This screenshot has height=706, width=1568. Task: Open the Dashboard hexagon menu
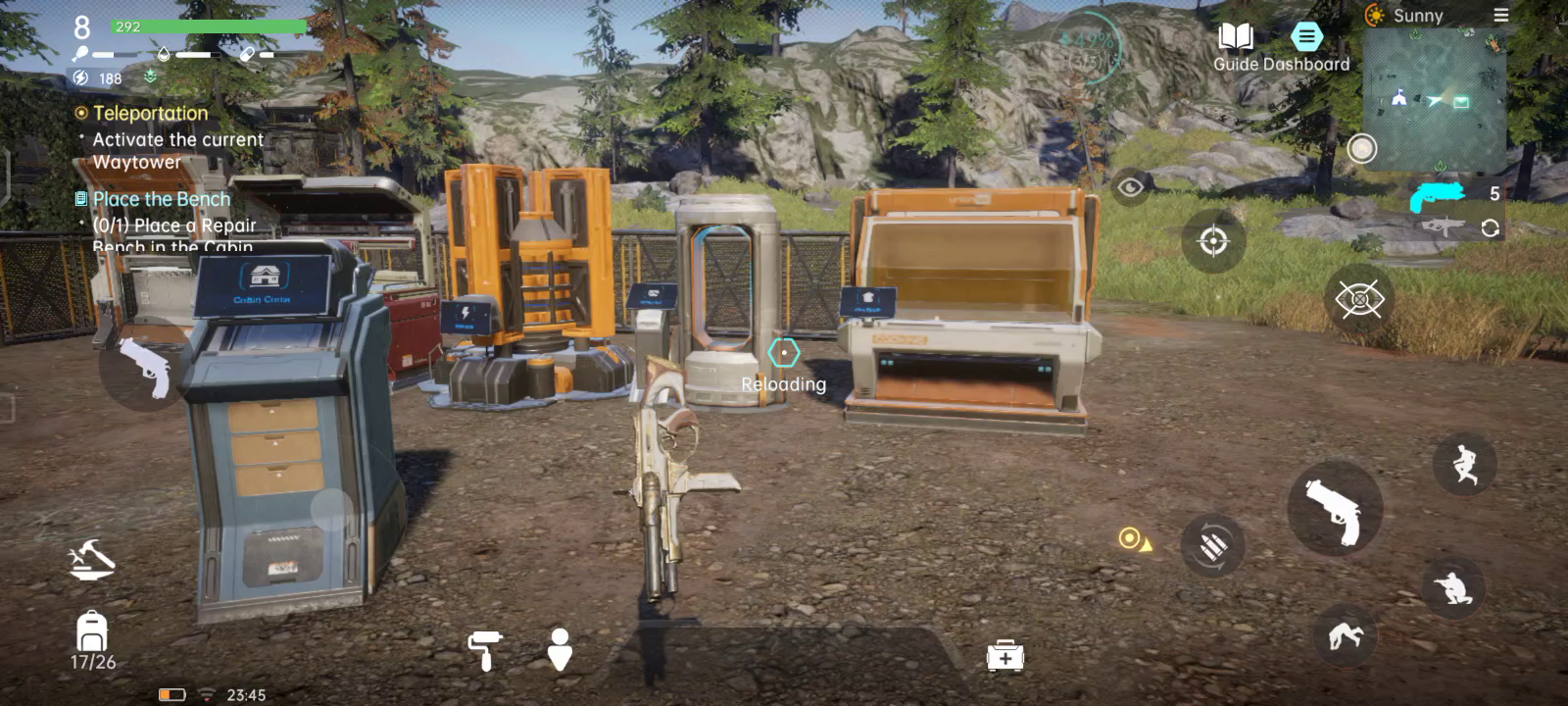(x=1306, y=37)
